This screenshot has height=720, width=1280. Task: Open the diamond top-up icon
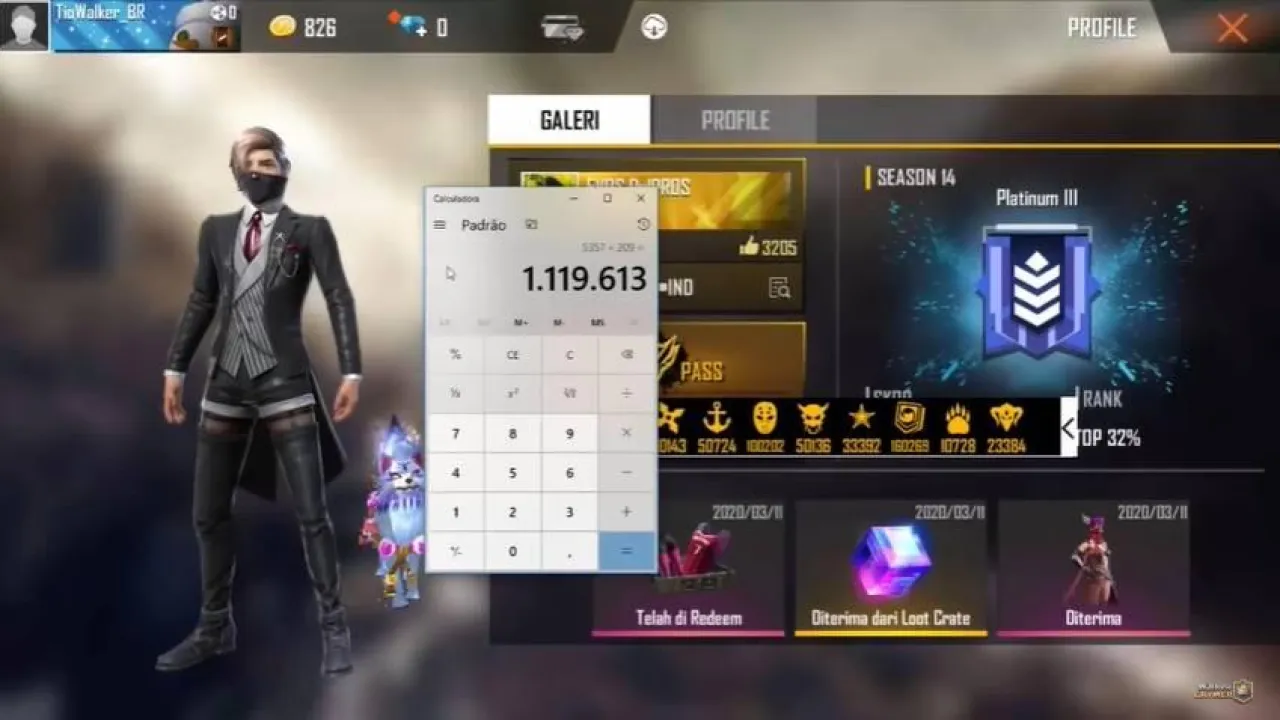[x=412, y=27]
